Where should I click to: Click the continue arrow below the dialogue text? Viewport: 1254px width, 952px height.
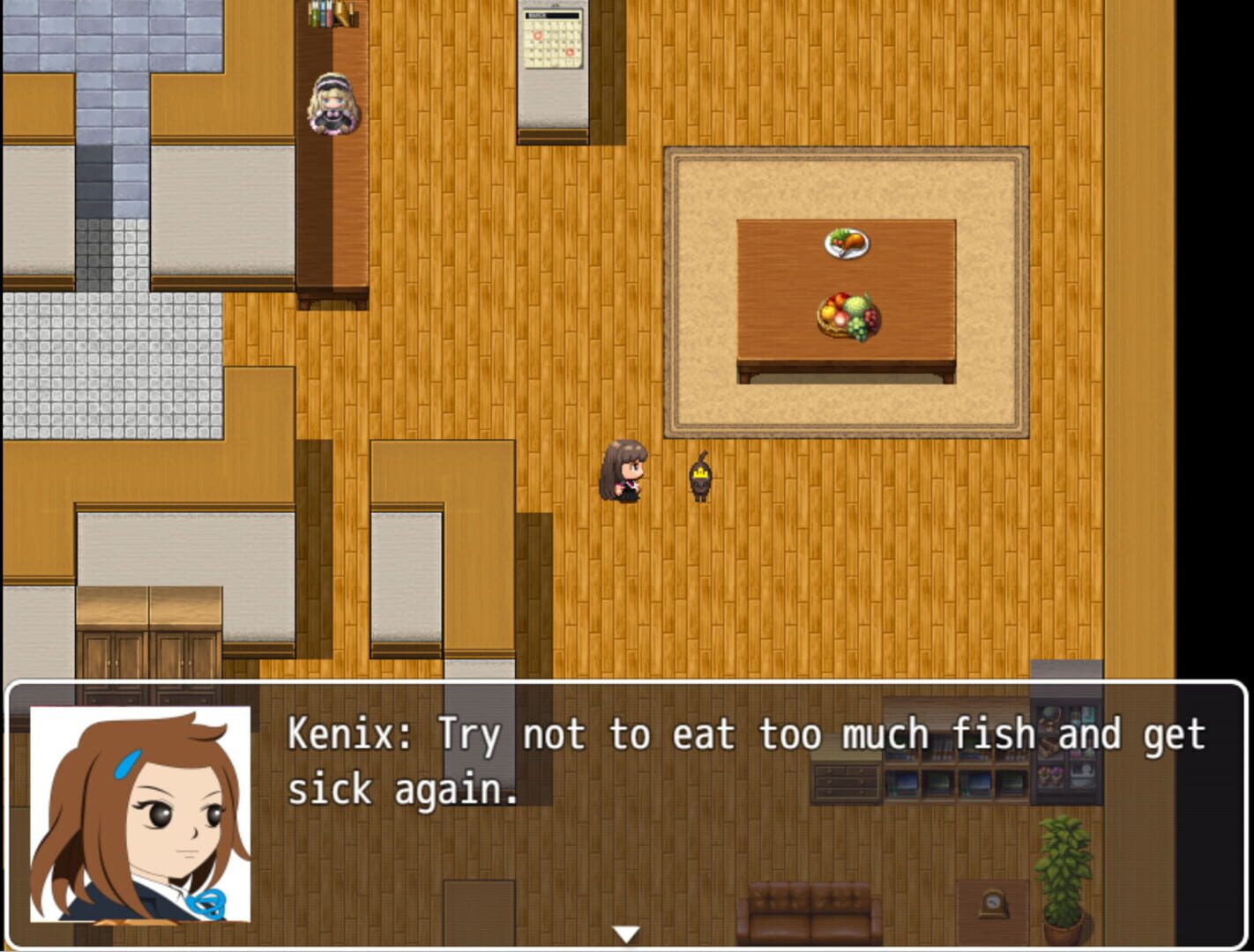pos(627,930)
